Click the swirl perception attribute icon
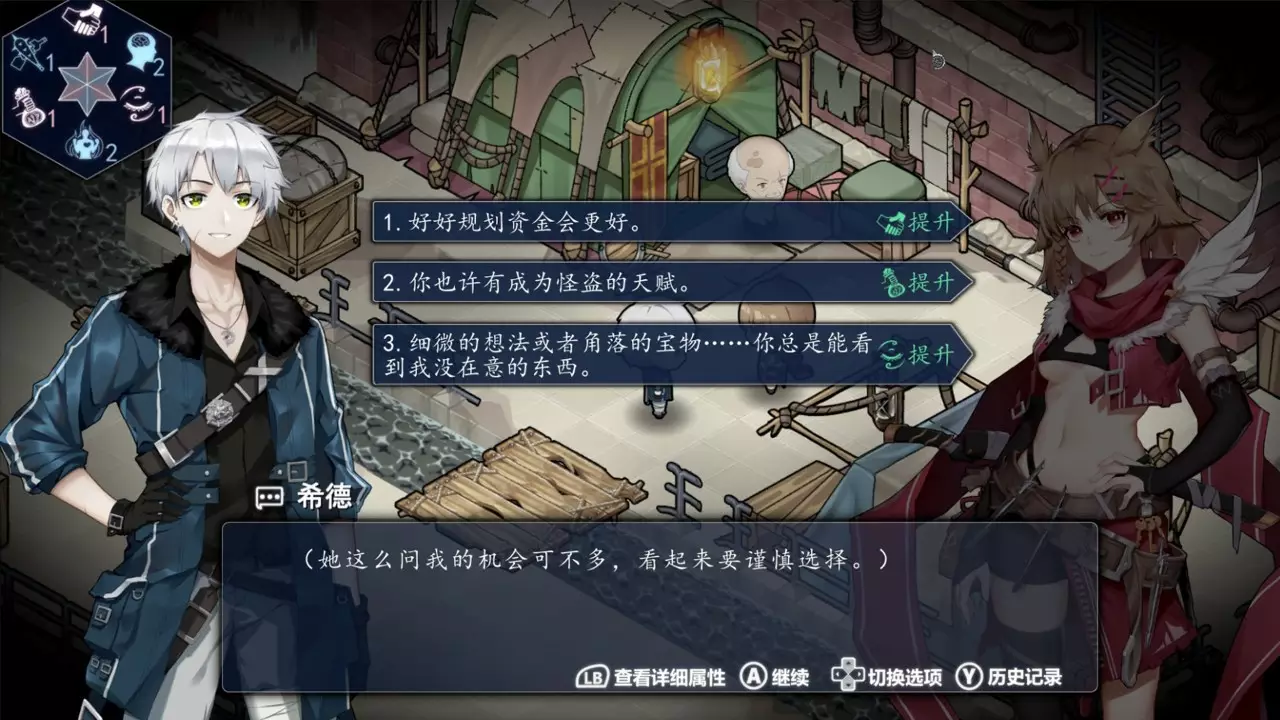The height and width of the screenshot is (720, 1280). [136, 102]
